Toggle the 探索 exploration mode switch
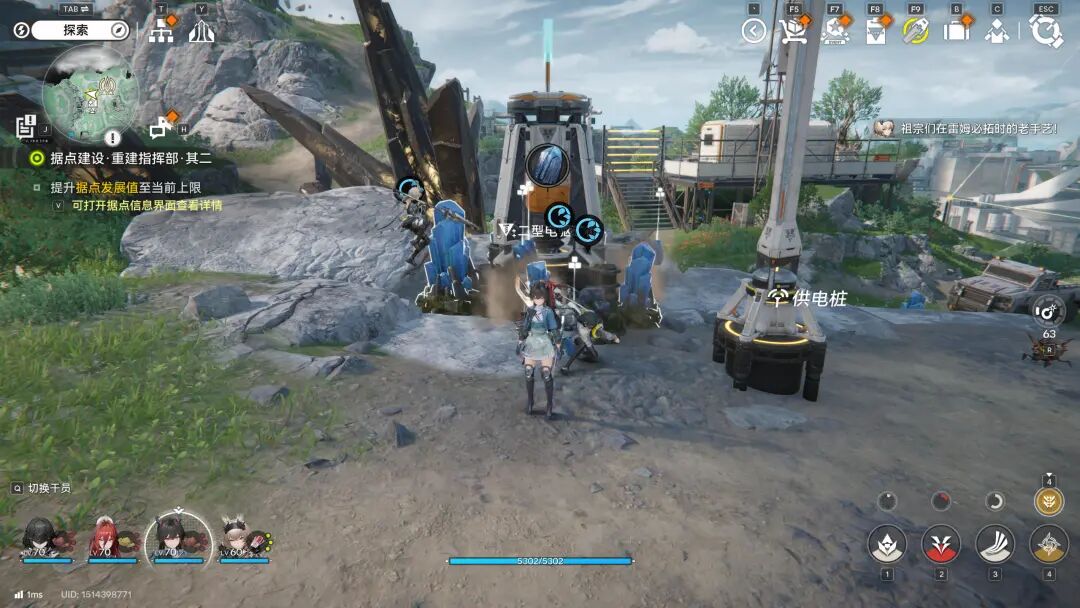This screenshot has height=608, width=1080. (x=75, y=30)
